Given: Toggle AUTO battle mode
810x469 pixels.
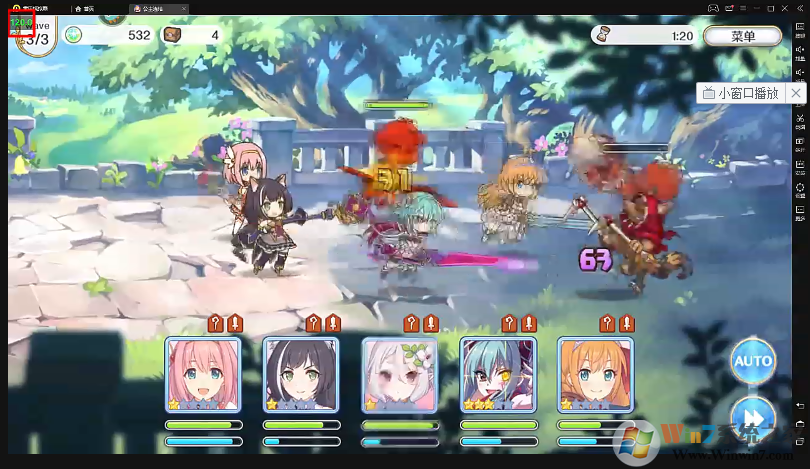Looking at the screenshot, I should pyautogui.click(x=752, y=360).
